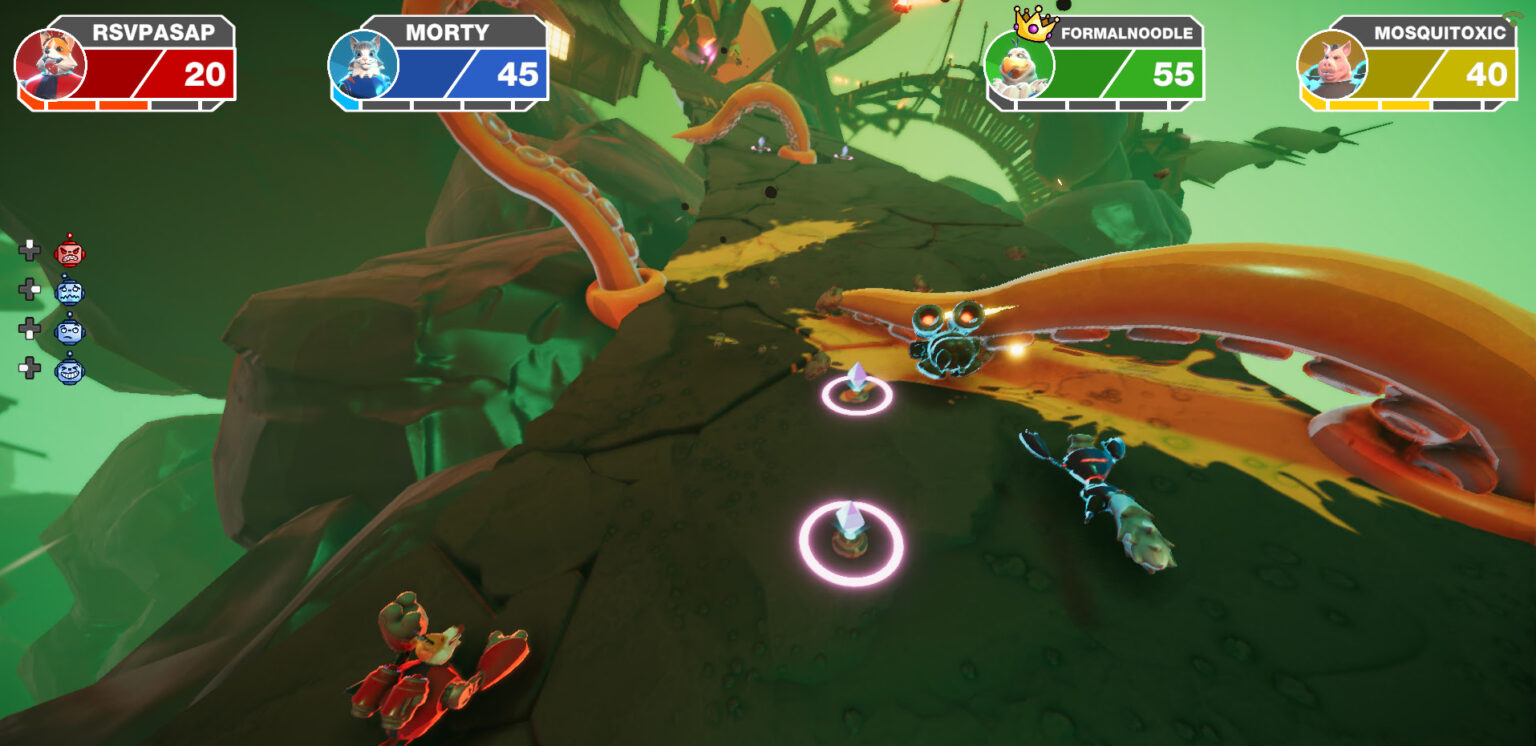Click MORTY's cat player portrait

pyautogui.click(x=363, y=64)
